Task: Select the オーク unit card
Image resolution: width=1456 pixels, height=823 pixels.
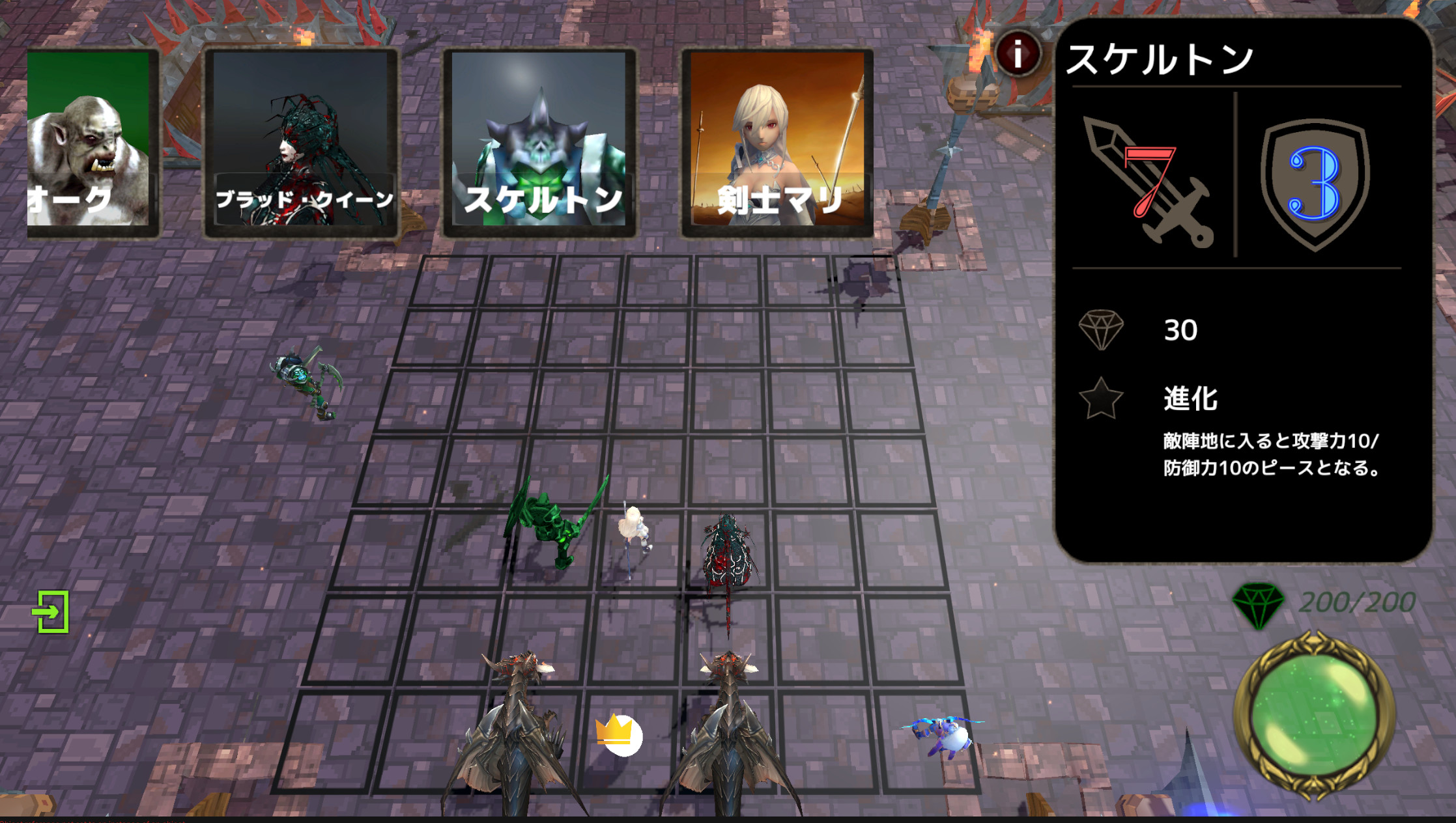Action: tap(91, 140)
